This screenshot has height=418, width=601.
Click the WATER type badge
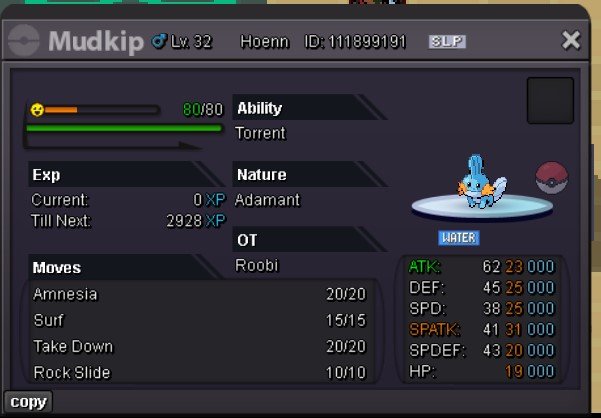459,238
